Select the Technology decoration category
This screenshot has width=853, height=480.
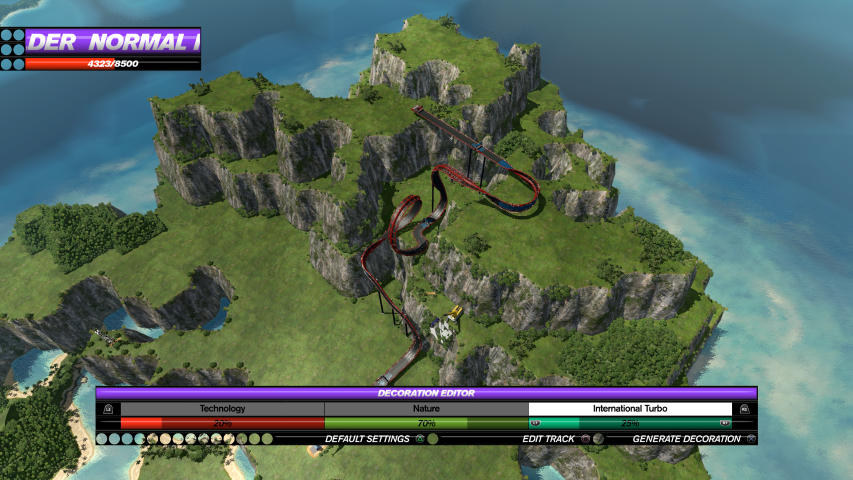(x=222, y=409)
